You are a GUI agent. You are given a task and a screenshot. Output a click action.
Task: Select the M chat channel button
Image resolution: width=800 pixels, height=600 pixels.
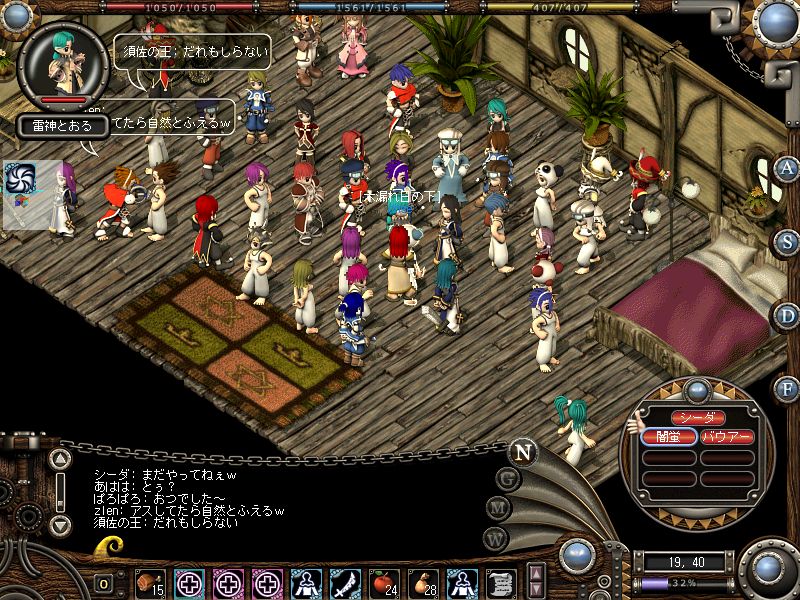[499, 508]
